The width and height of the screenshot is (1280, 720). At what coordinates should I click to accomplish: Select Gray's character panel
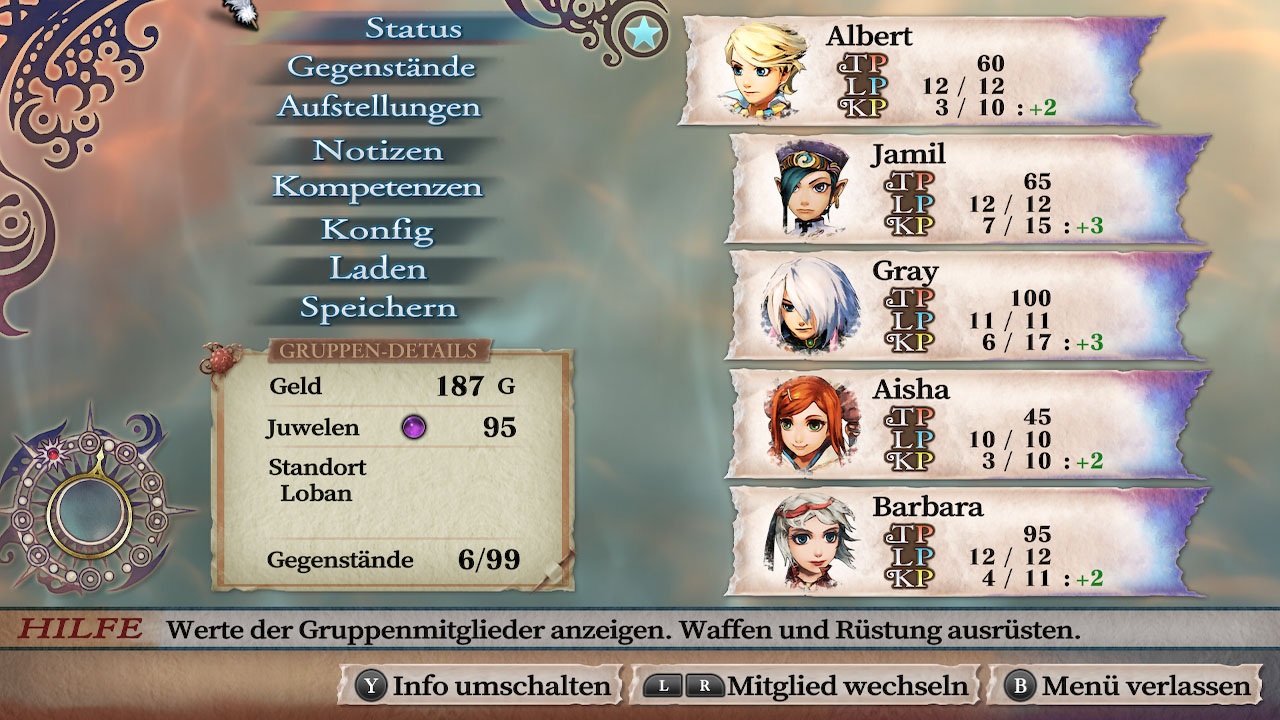[965, 305]
